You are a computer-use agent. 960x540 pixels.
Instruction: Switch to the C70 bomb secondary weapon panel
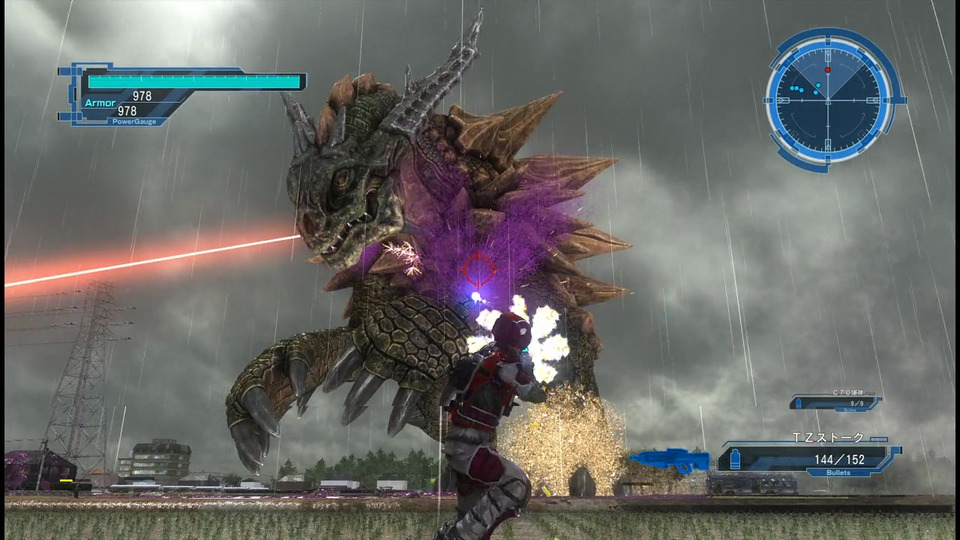(836, 402)
